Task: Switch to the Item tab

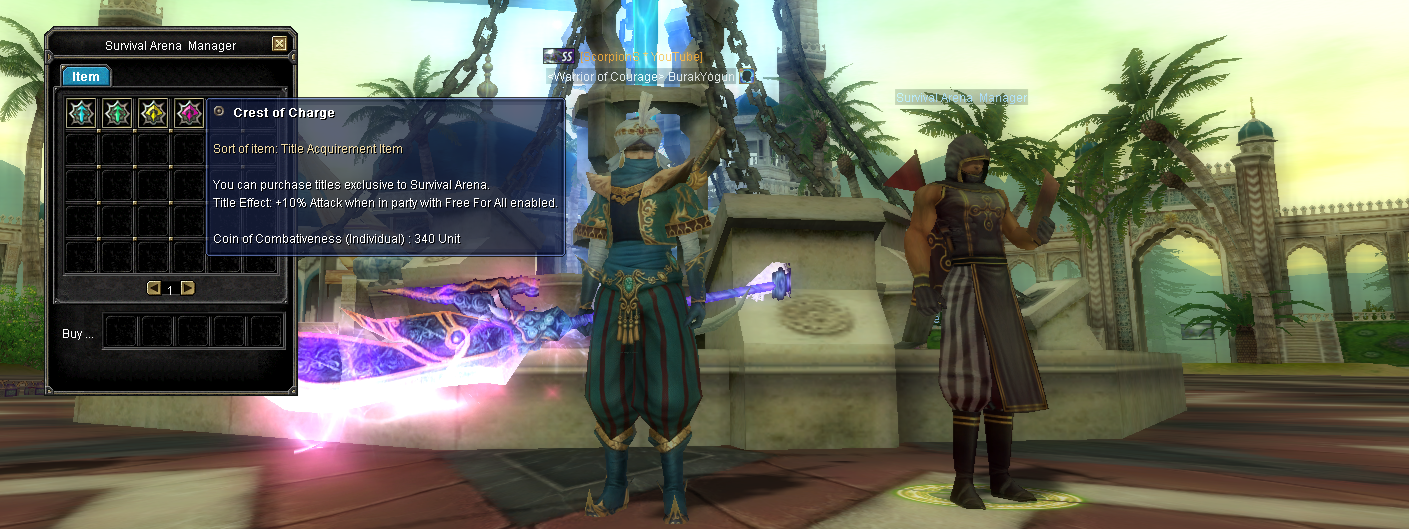Action: (86, 77)
